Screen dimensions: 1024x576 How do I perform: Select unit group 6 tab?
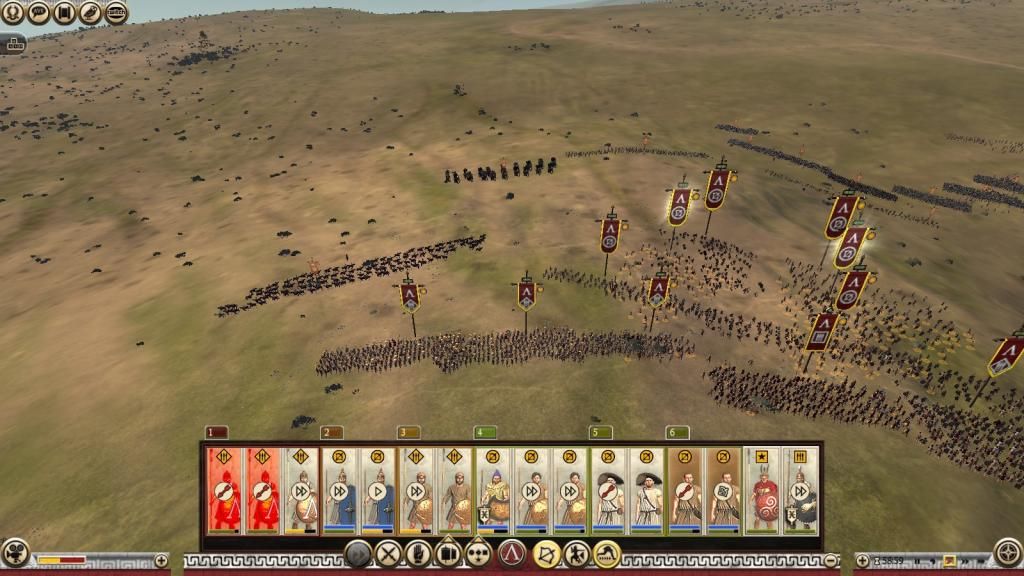click(x=677, y=433)
